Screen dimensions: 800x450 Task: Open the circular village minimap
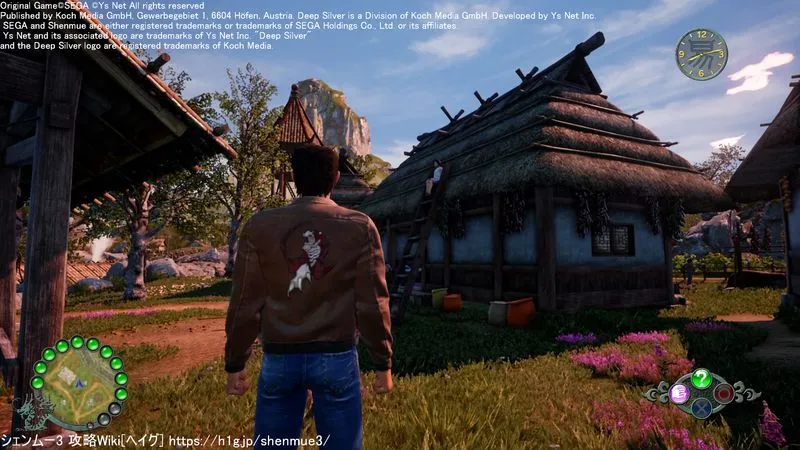(77, 383)
